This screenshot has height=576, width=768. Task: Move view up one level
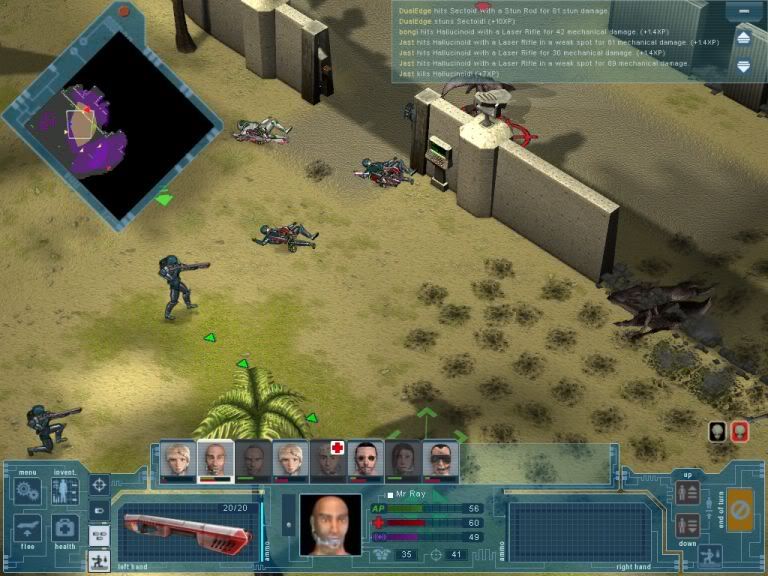click(686, 492)
